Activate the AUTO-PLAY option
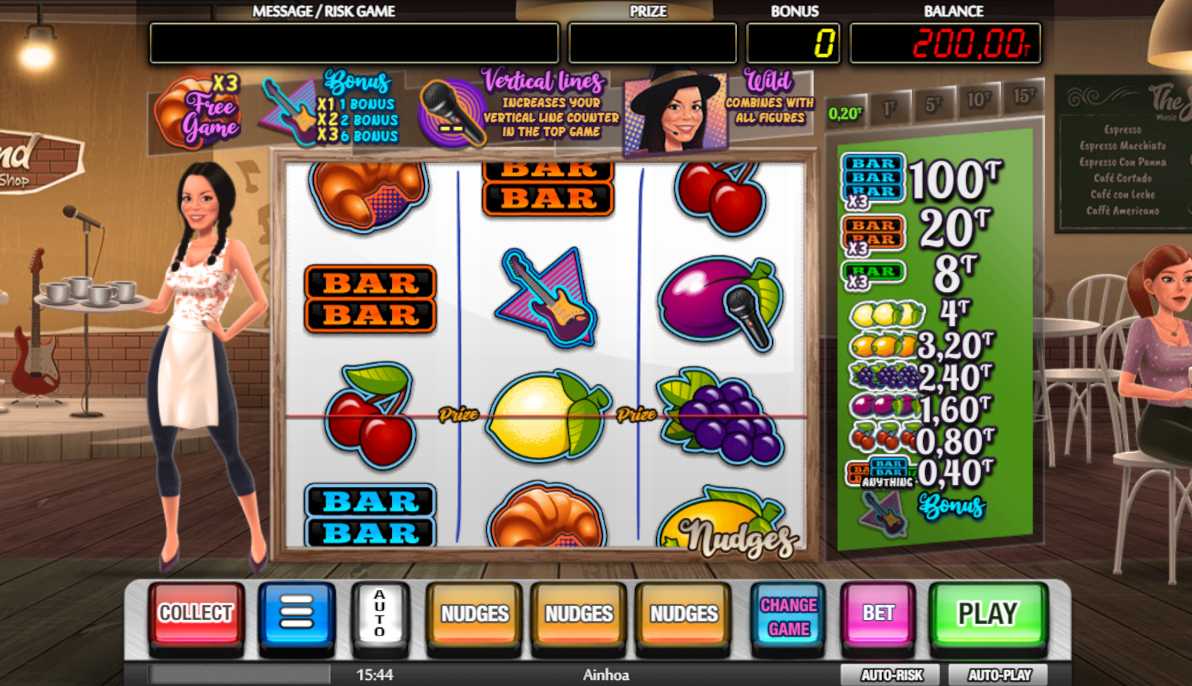The image size is (1192, 686). coord(1000,675)
